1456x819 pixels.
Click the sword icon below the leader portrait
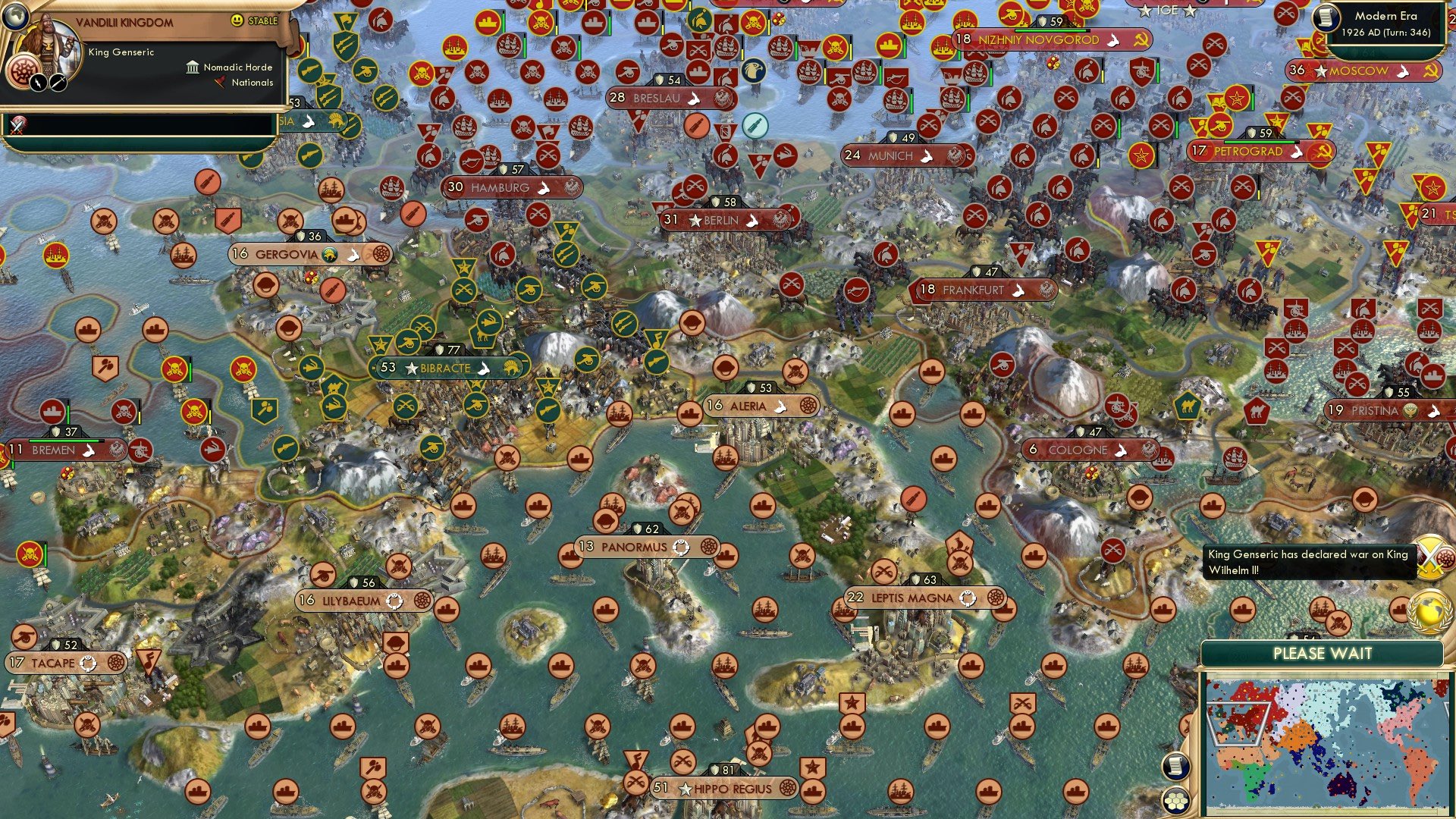point(57,82)
